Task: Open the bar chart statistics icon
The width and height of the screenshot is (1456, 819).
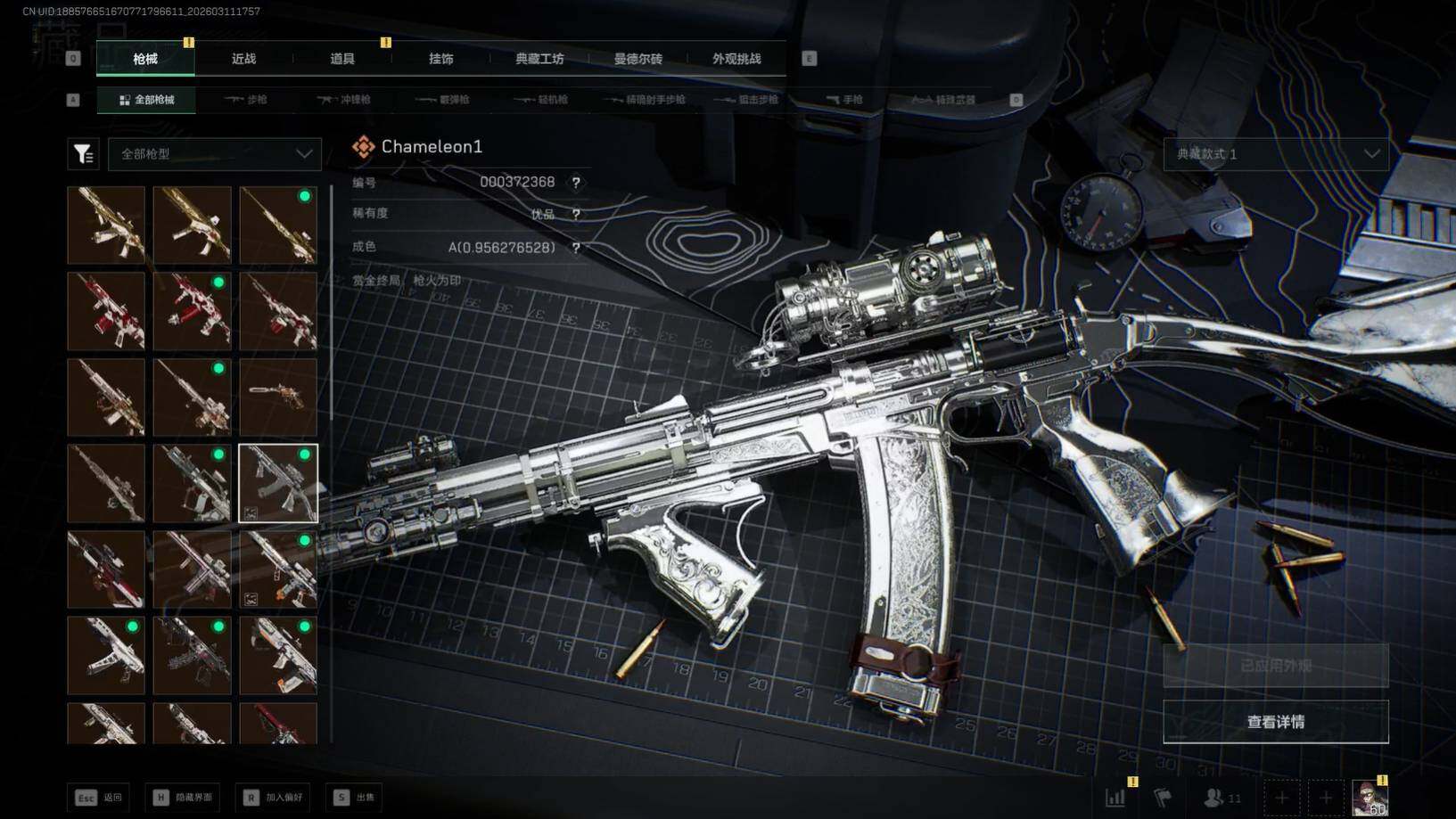Action: [1115, 798]
